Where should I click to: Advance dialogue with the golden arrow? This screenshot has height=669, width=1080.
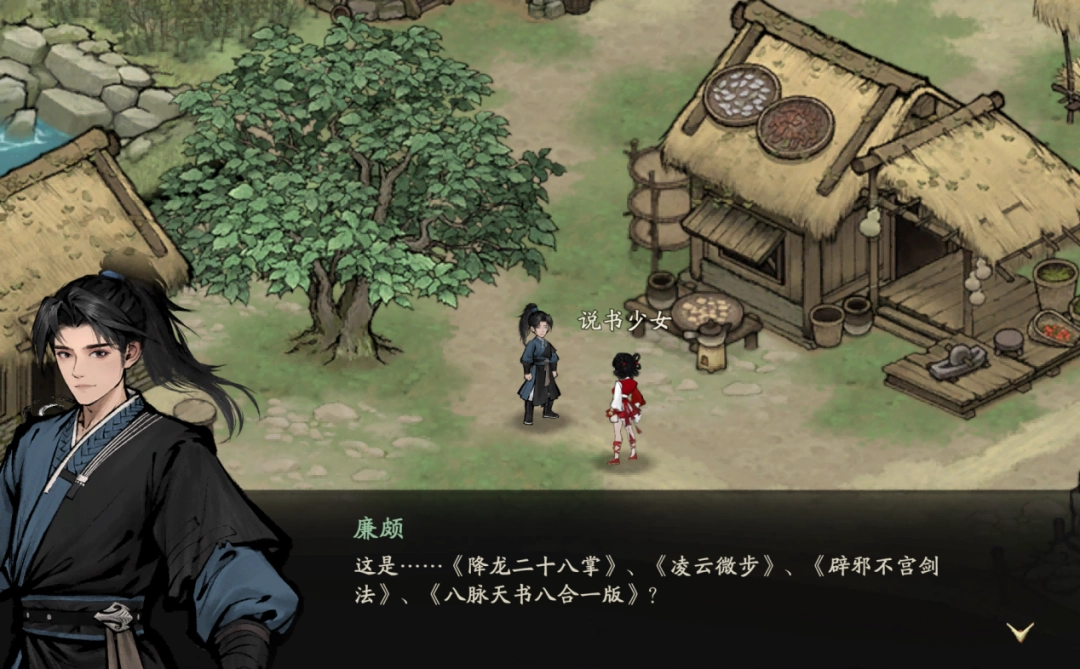pyautogui.click(x=1019, y=631)
